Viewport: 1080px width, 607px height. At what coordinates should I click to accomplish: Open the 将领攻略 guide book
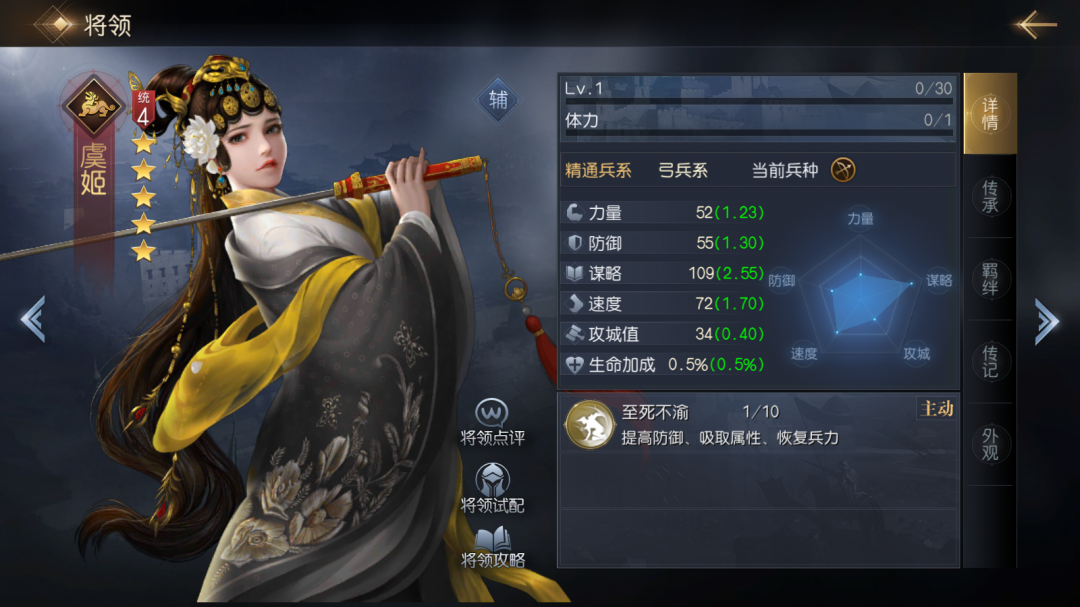pyautogui.click(x=492, y=548)
